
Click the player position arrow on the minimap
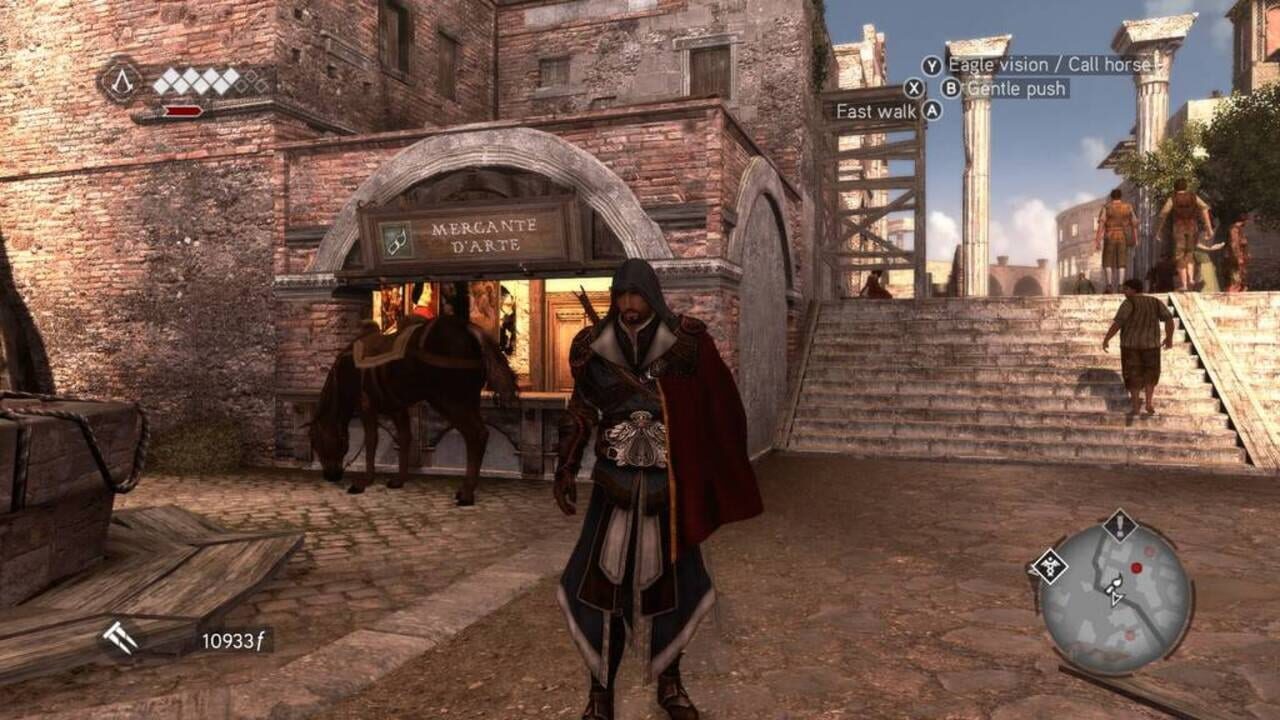[x=1115, y=598]
